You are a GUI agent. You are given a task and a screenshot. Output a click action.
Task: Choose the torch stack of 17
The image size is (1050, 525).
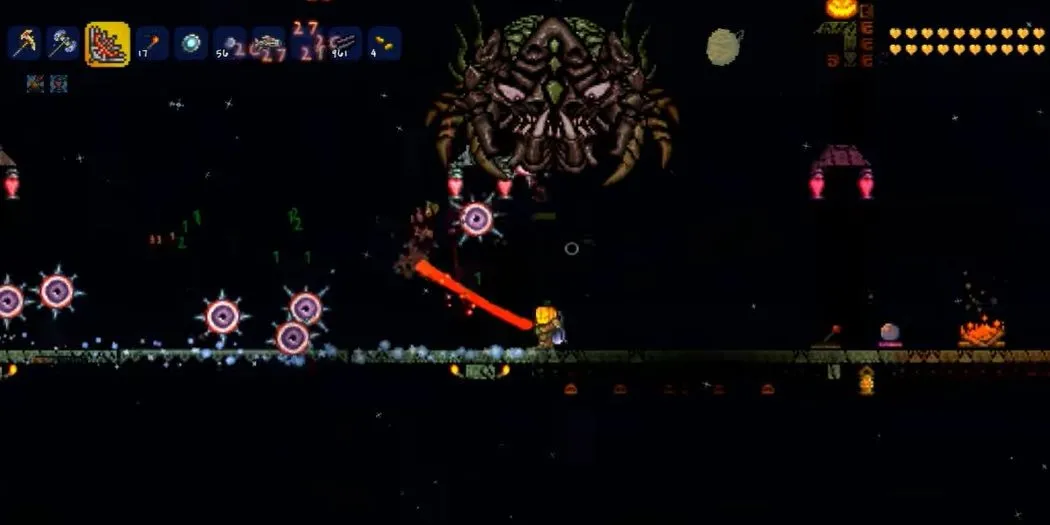click(x=152, y=43)
